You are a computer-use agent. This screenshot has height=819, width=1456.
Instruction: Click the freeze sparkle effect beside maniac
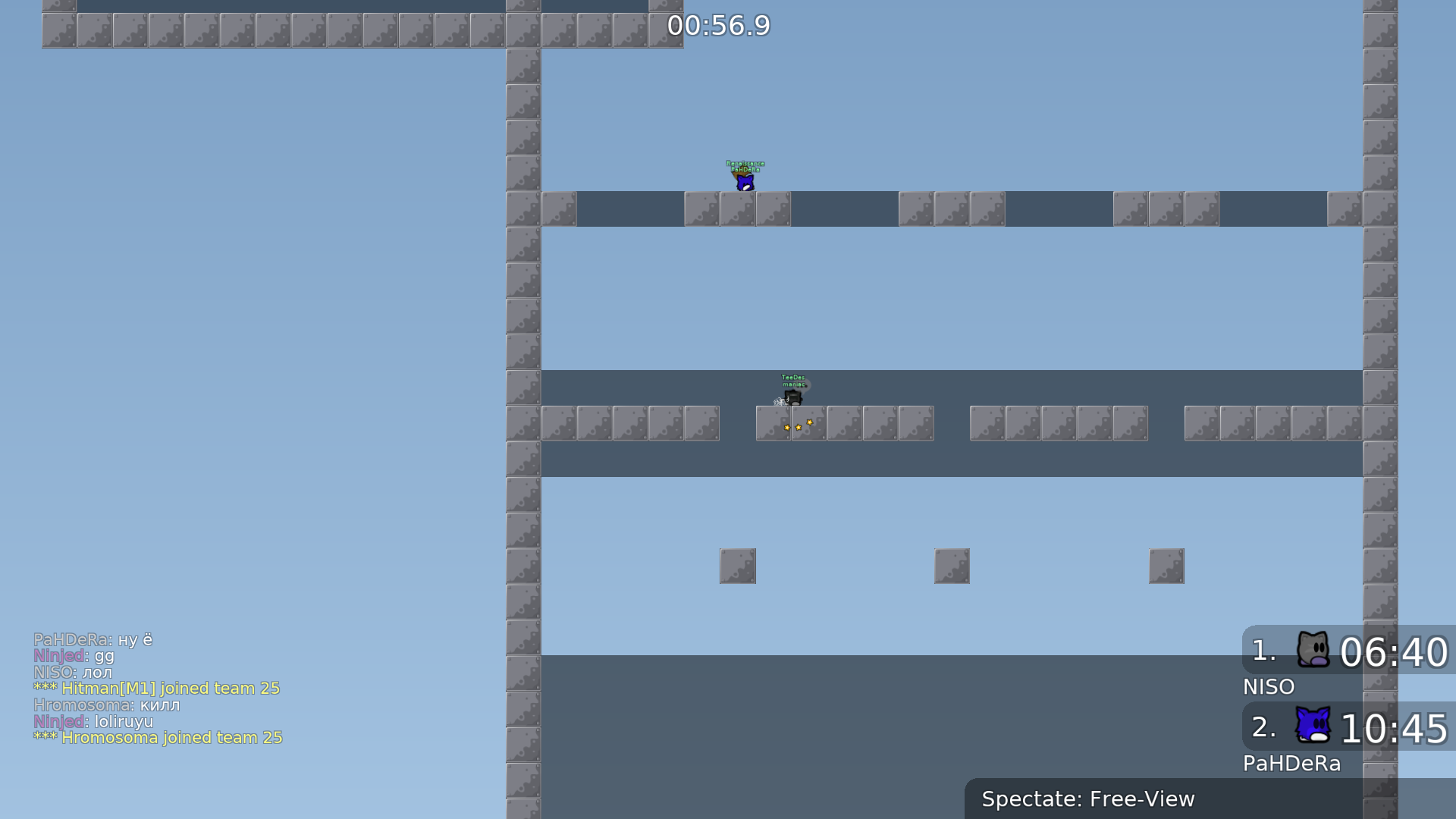(781, 400)
